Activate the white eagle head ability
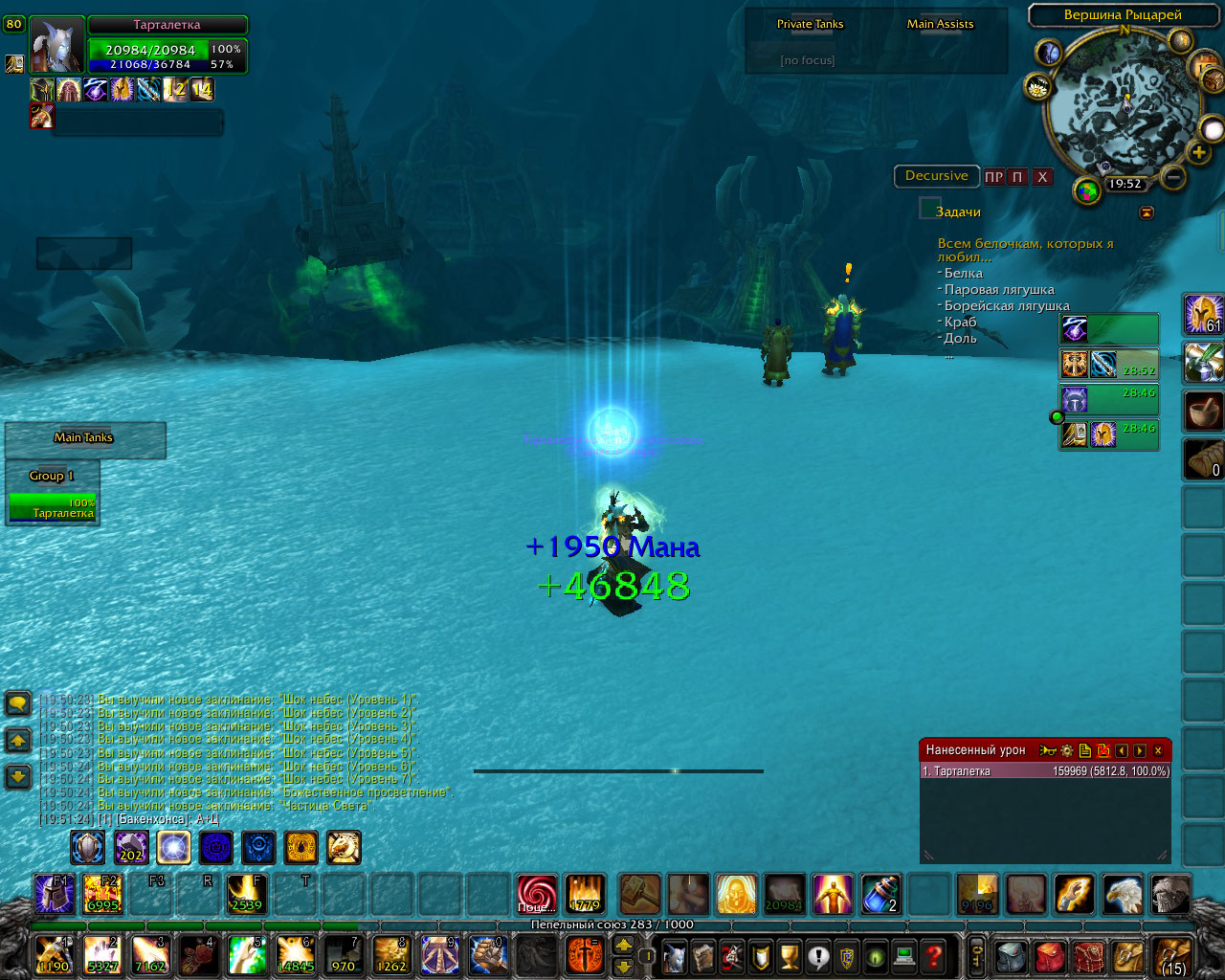 [1122, 894]
